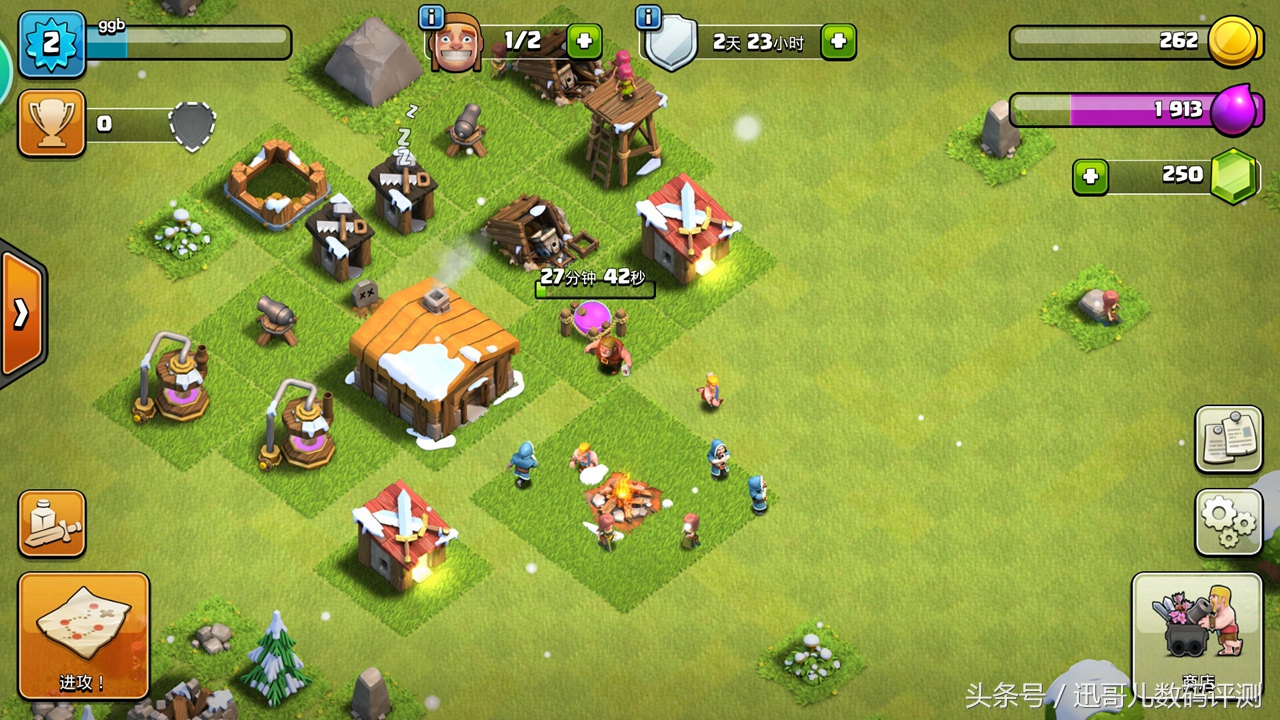Tap the Attack map button

pyautogui.click(x=83, y=636)
